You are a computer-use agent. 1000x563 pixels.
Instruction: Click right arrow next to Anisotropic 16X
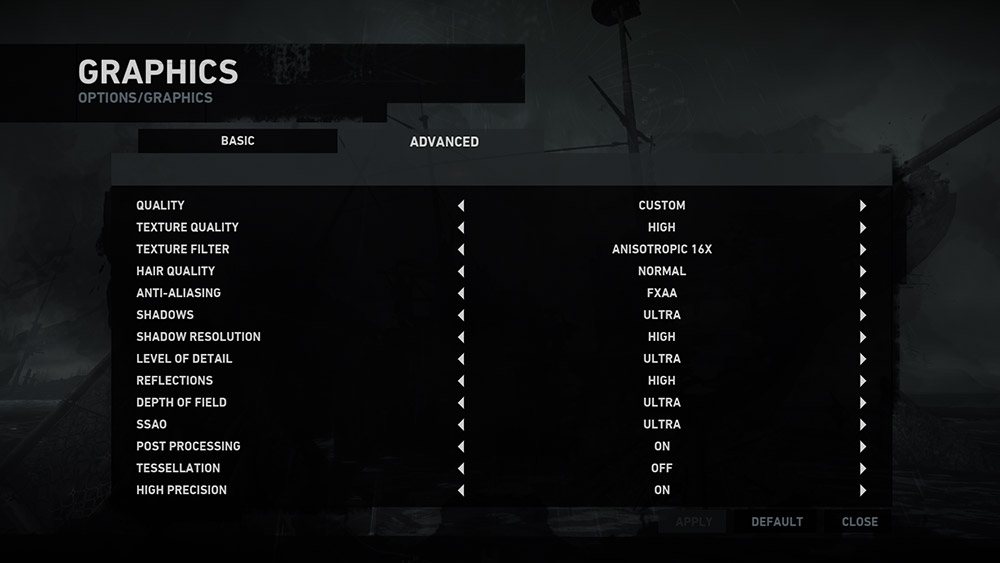pos(862,250)
